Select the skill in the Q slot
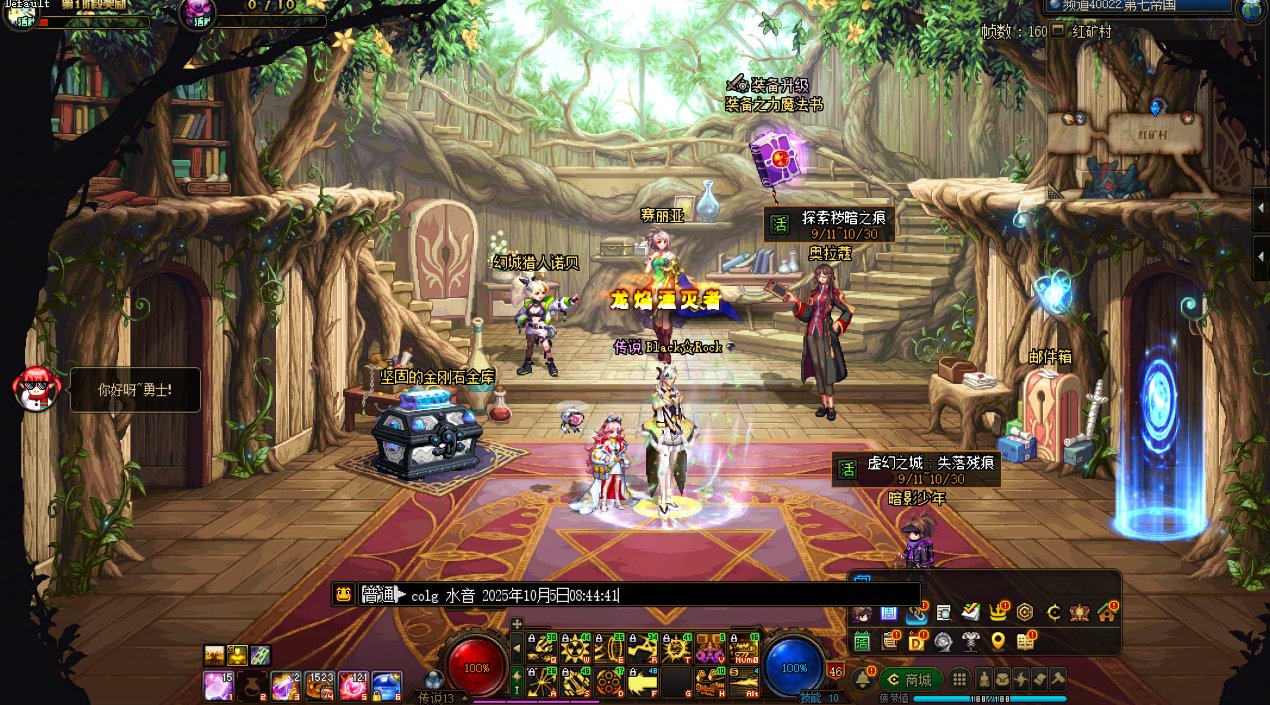Viewport: 1270px width, 705px height. (x=542, y=649)
